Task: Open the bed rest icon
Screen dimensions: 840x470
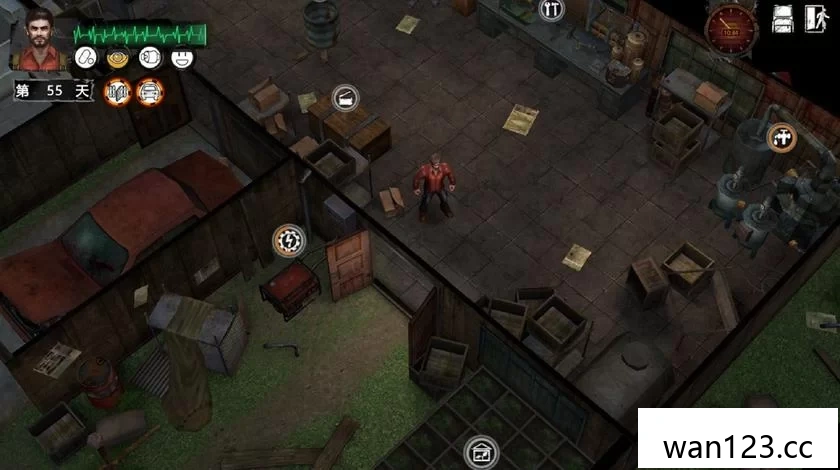Action: point(782,18)
